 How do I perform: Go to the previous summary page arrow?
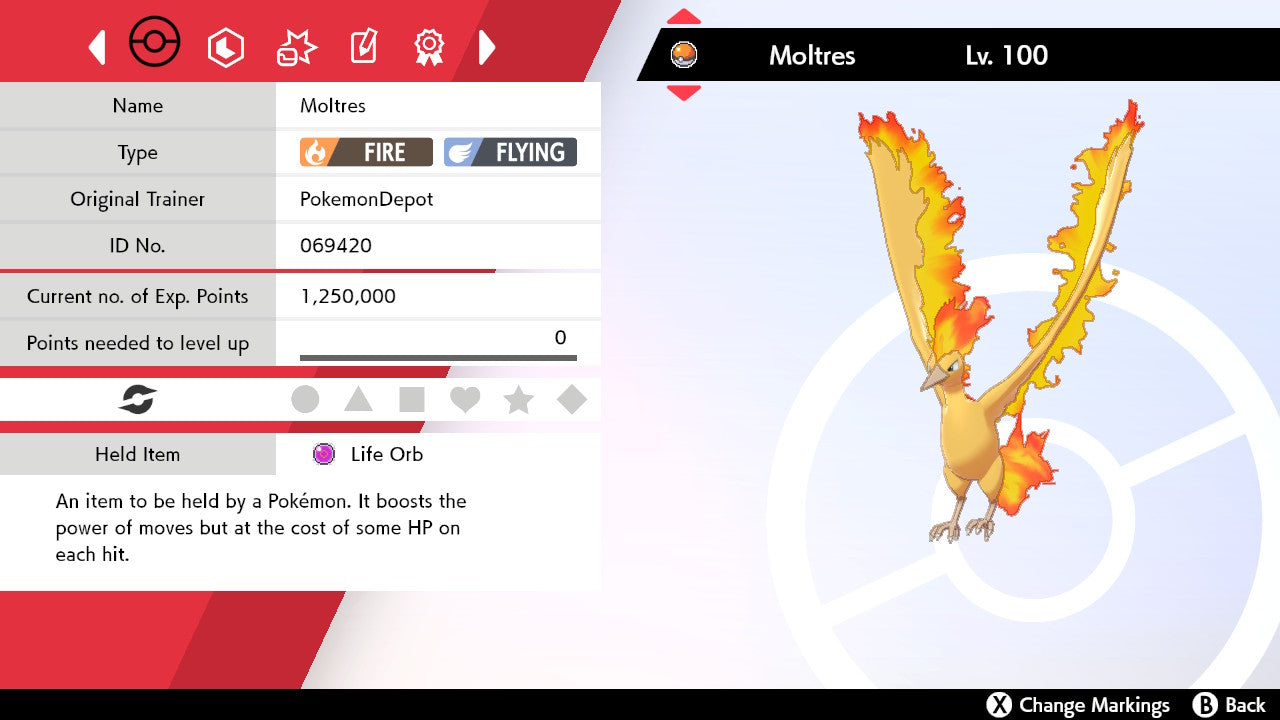[x=97, y=47]
